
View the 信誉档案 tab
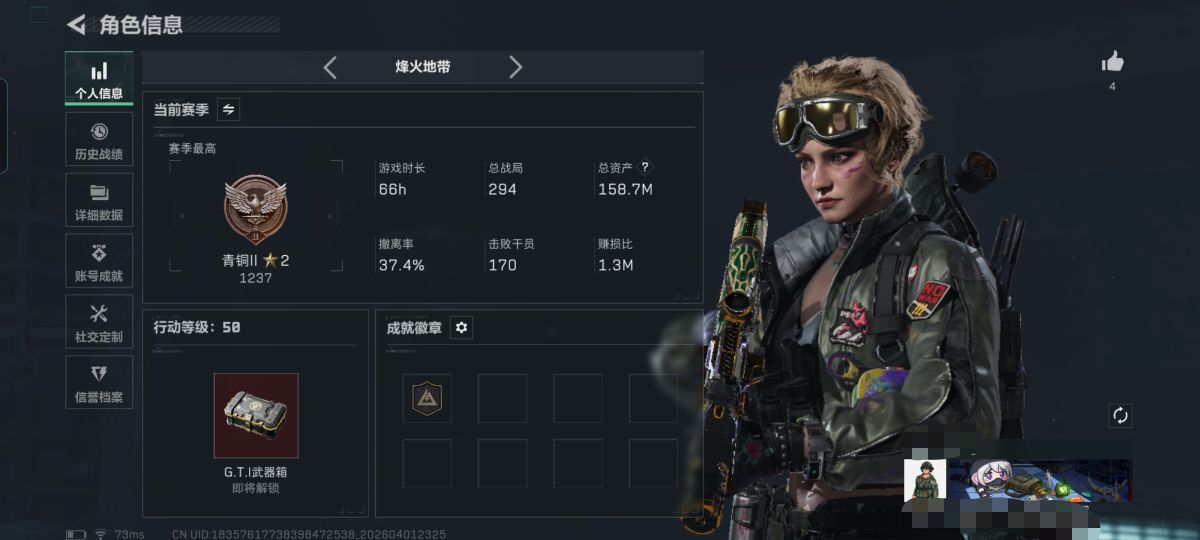click(99, 383)
